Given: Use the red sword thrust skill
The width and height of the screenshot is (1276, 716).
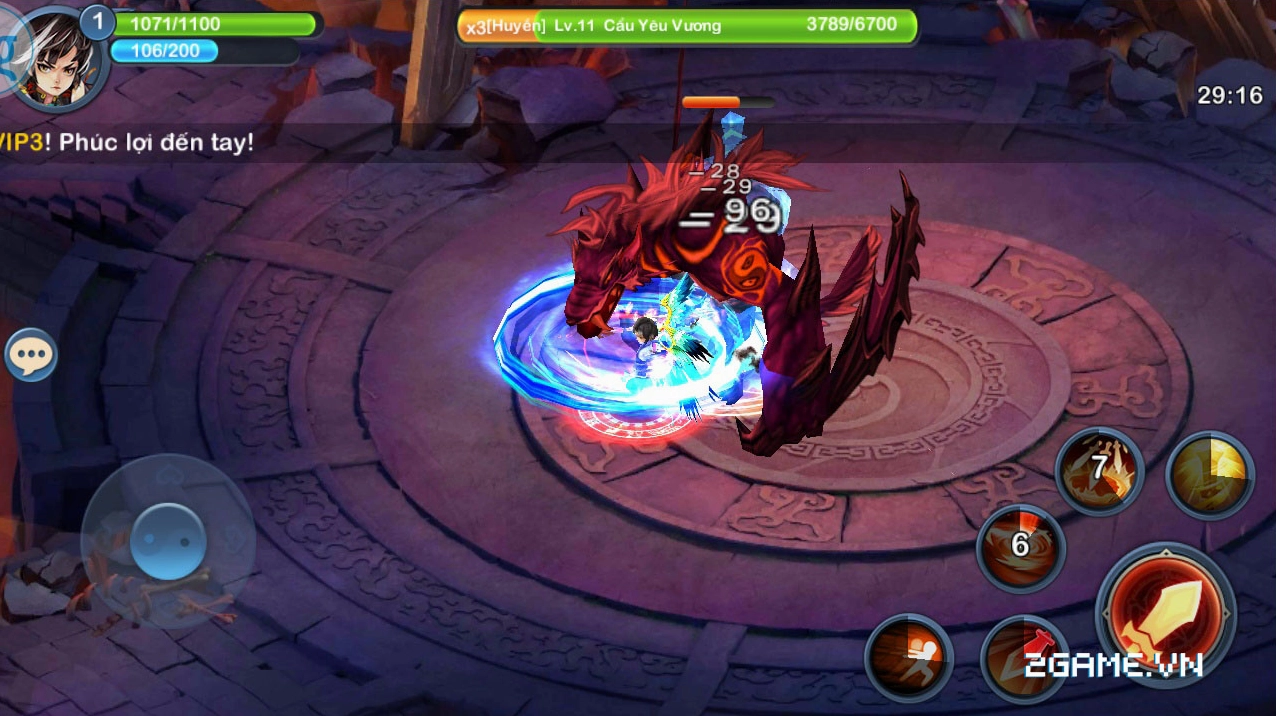Looking at the screenshot, I should (x=1021, y=656).
